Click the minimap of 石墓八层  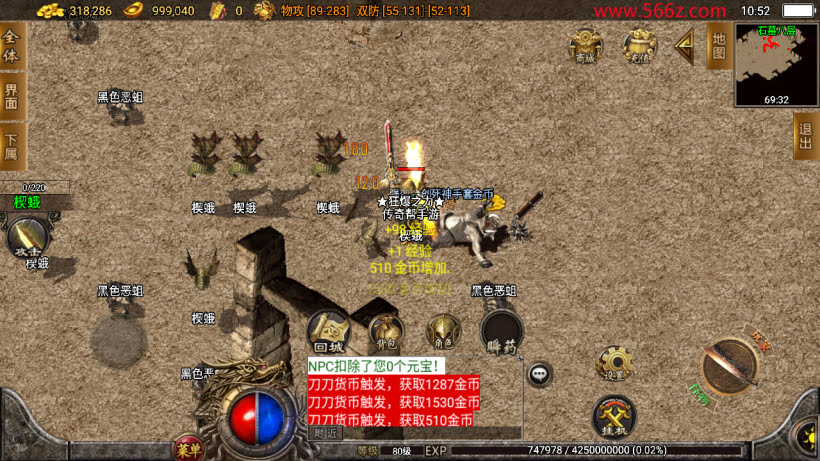pyautogui.click(x=776, y=63)
